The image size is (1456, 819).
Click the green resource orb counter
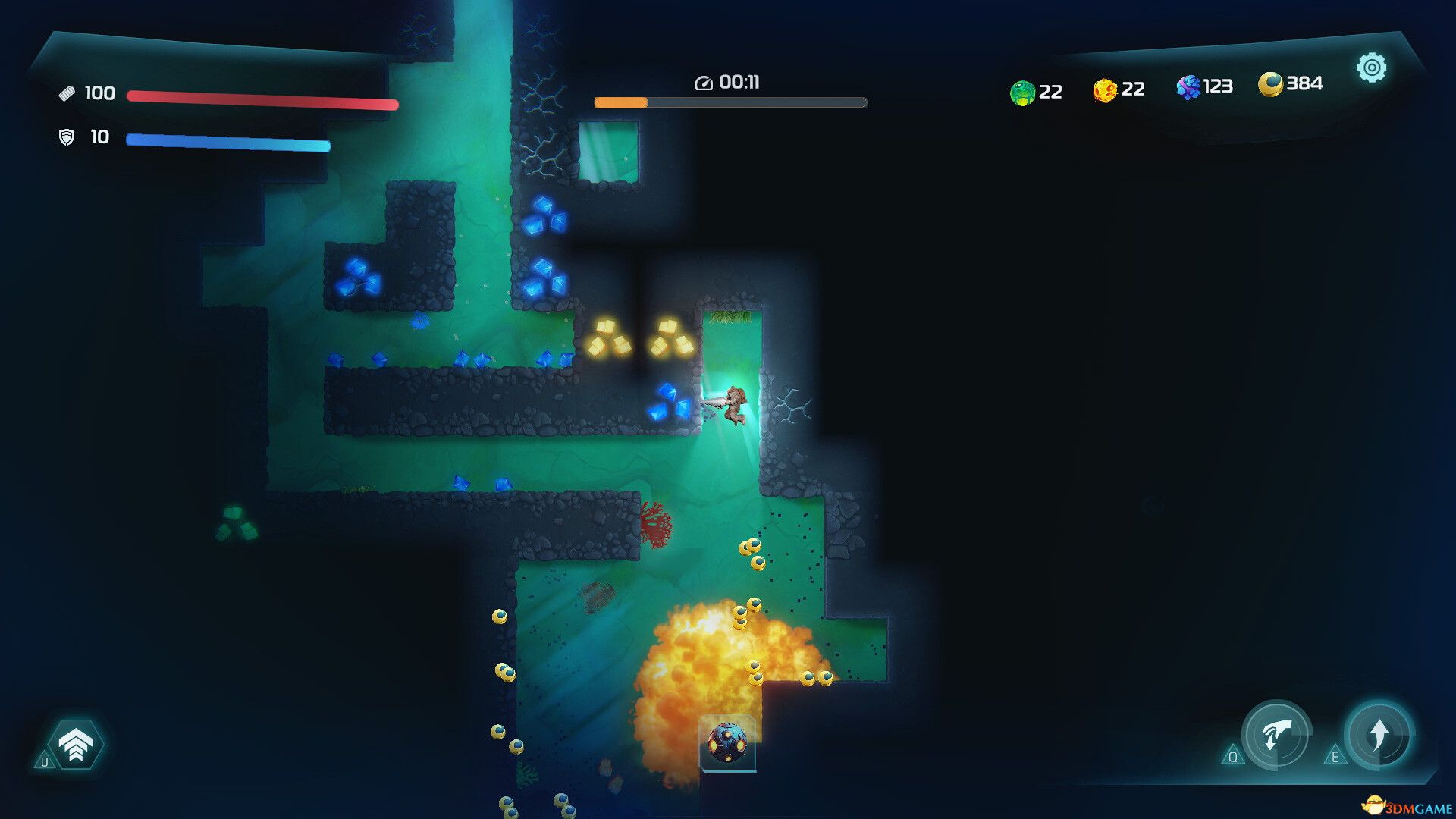click(1023, 91)
